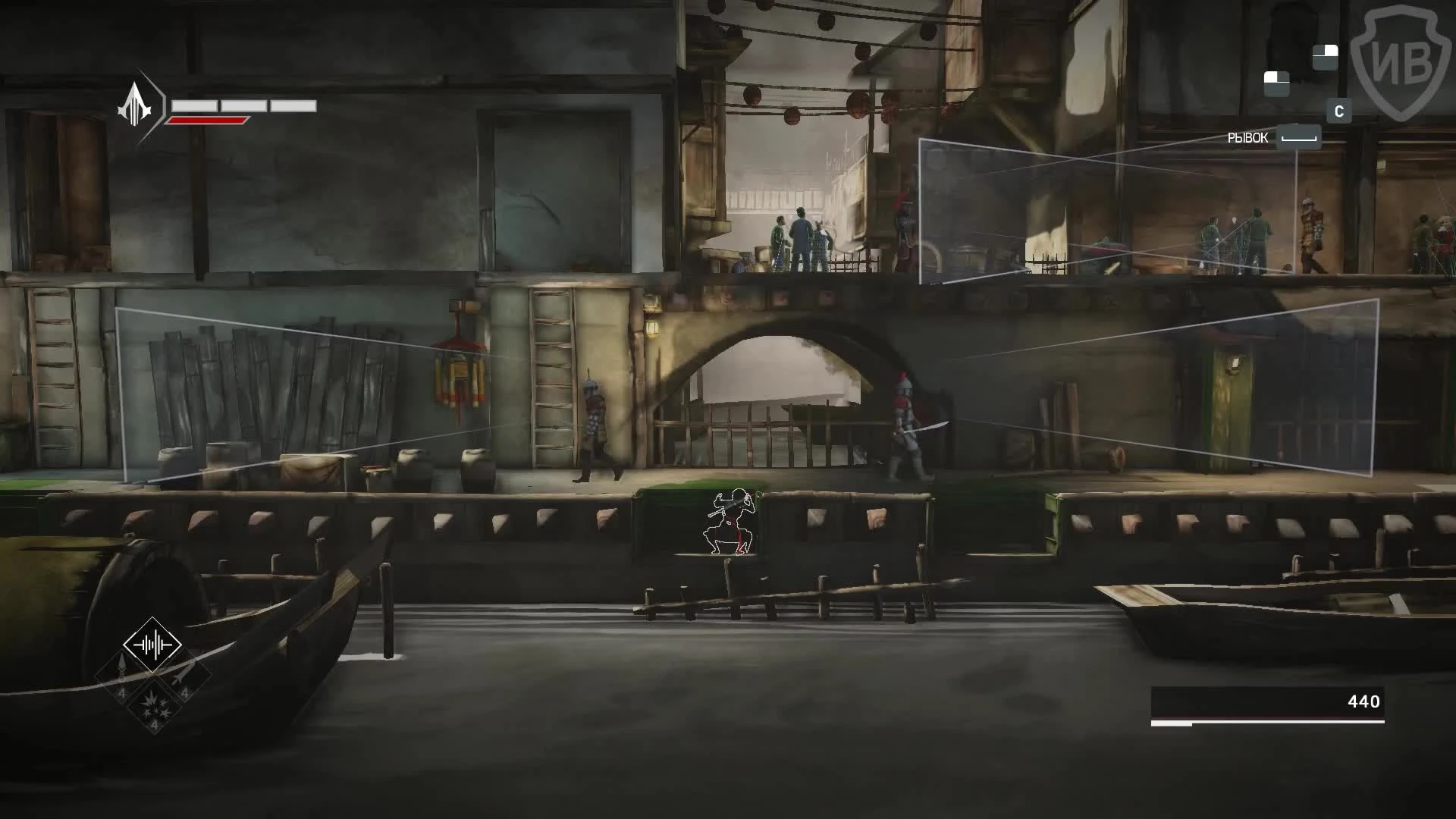This screenshot has width=1456, height=819.
Task: Click the spacebar key prompt under РЫВОК
Action: (x=1299, y=137)
